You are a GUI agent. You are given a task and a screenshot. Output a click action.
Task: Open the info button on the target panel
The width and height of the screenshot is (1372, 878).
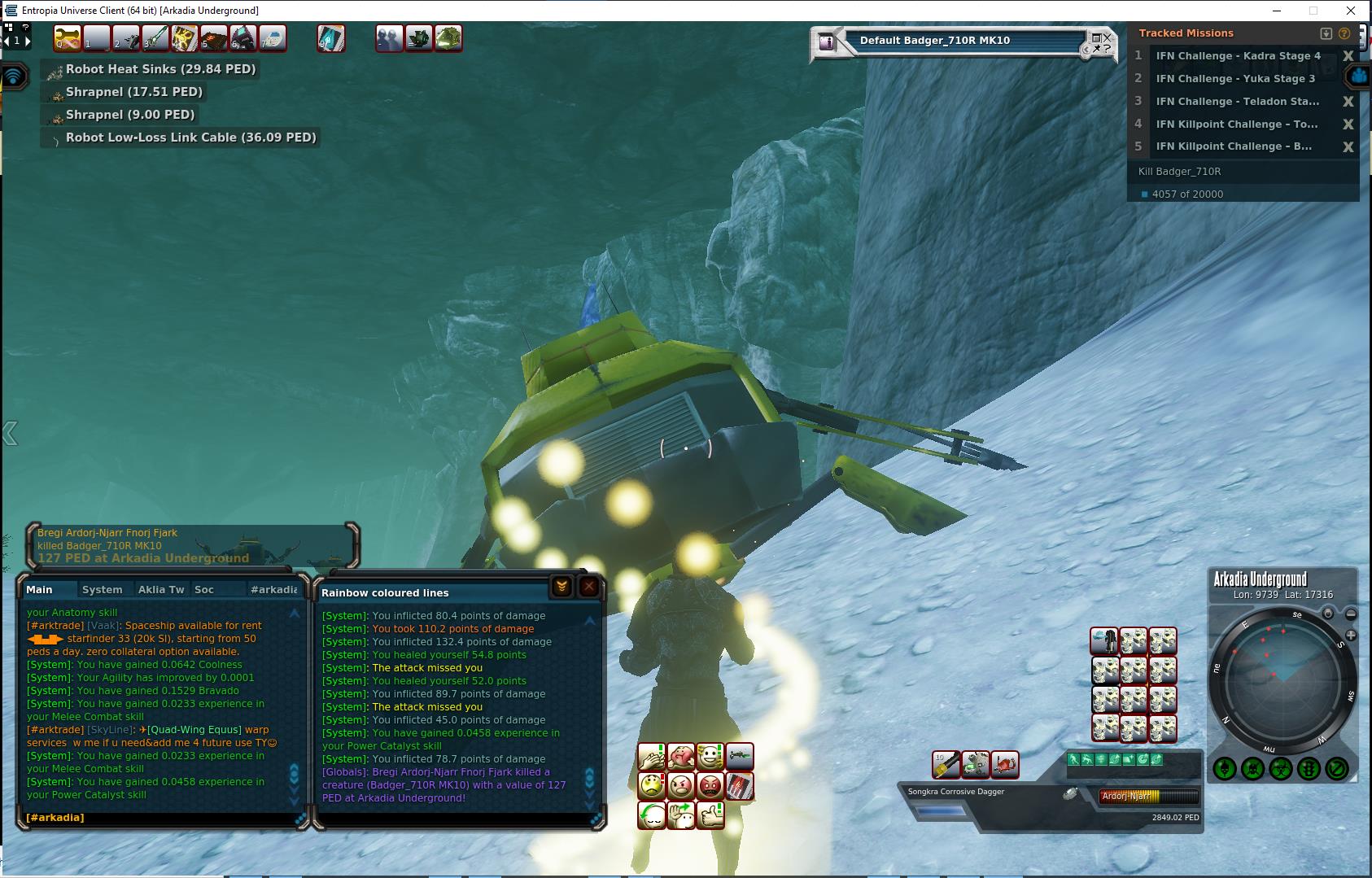click(827, 41)
